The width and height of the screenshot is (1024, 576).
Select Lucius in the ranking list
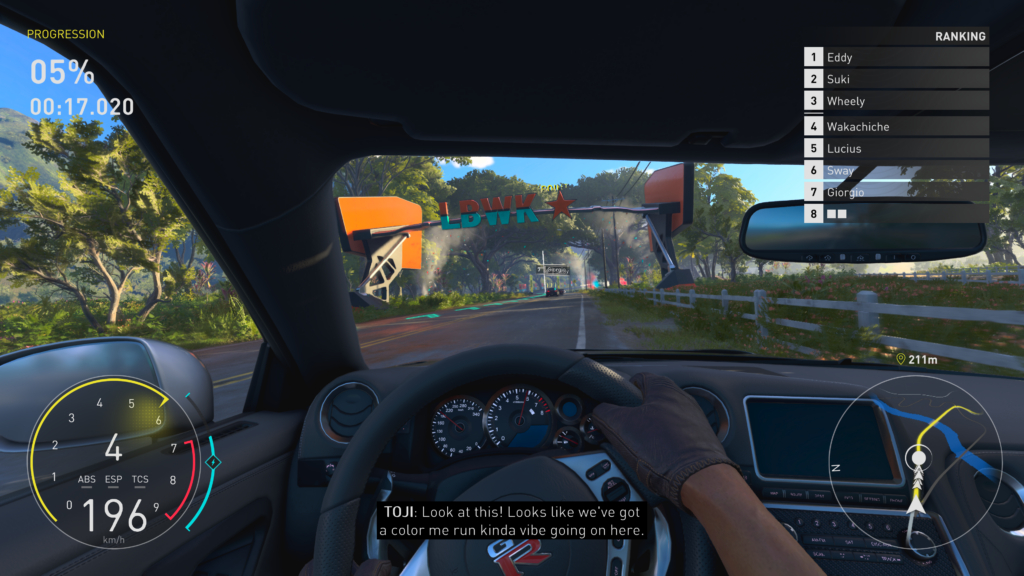click(x=896, y=149)
